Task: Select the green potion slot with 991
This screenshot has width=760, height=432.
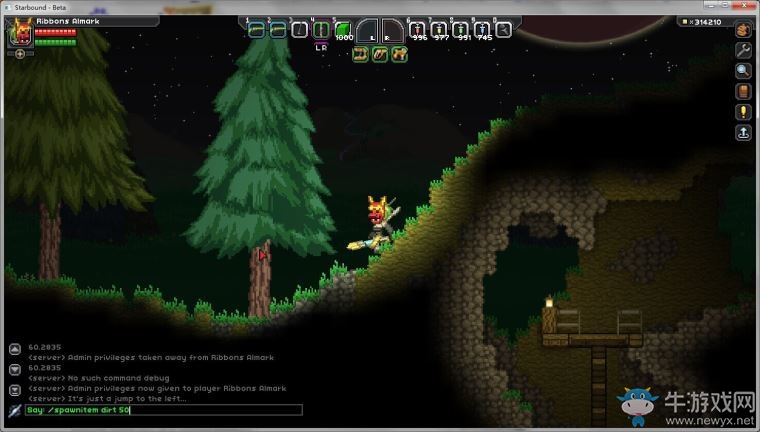Action: [461, 30]
